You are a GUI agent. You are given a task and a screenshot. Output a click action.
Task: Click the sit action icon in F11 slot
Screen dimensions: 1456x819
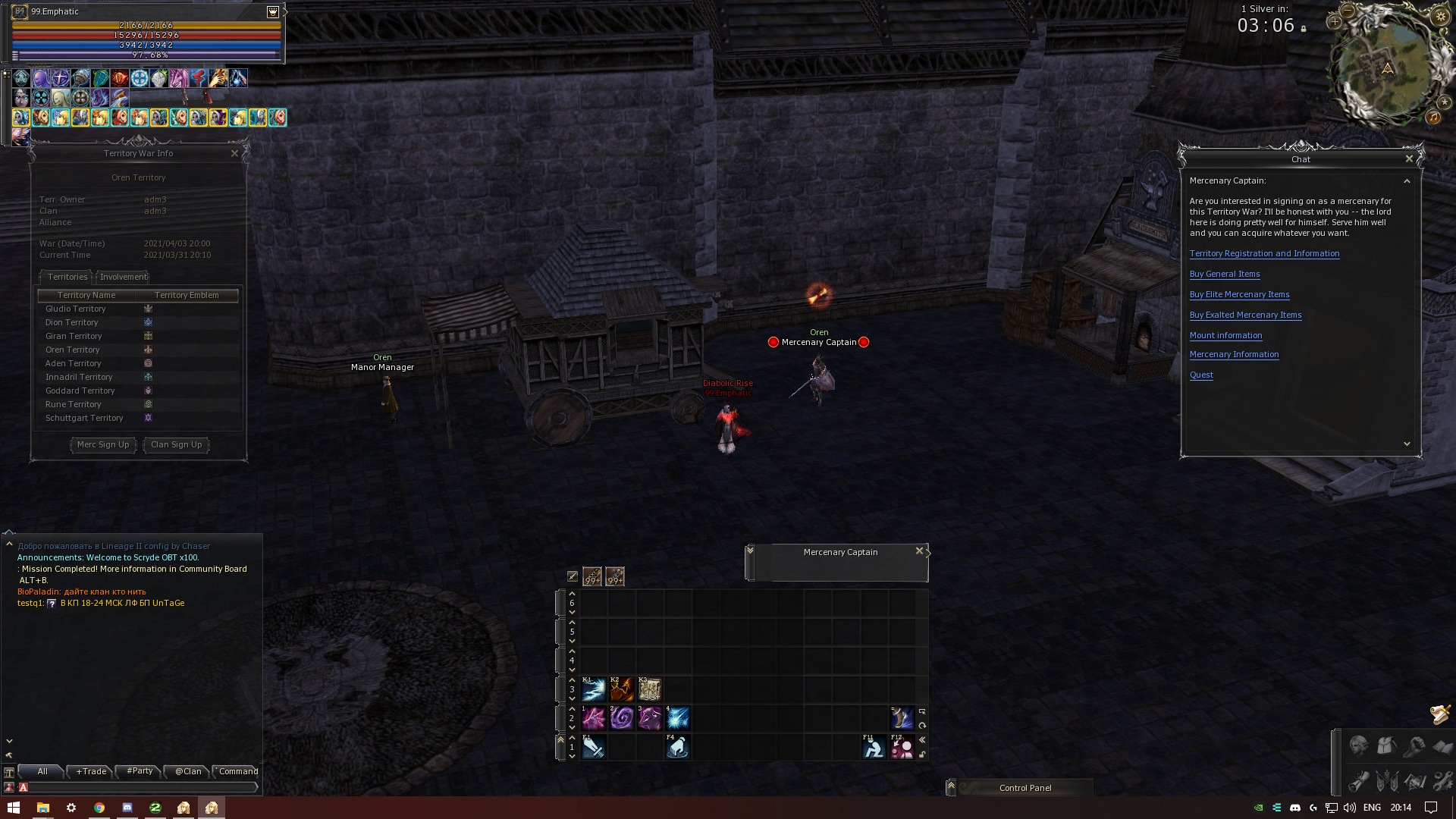tap(874, 748)
